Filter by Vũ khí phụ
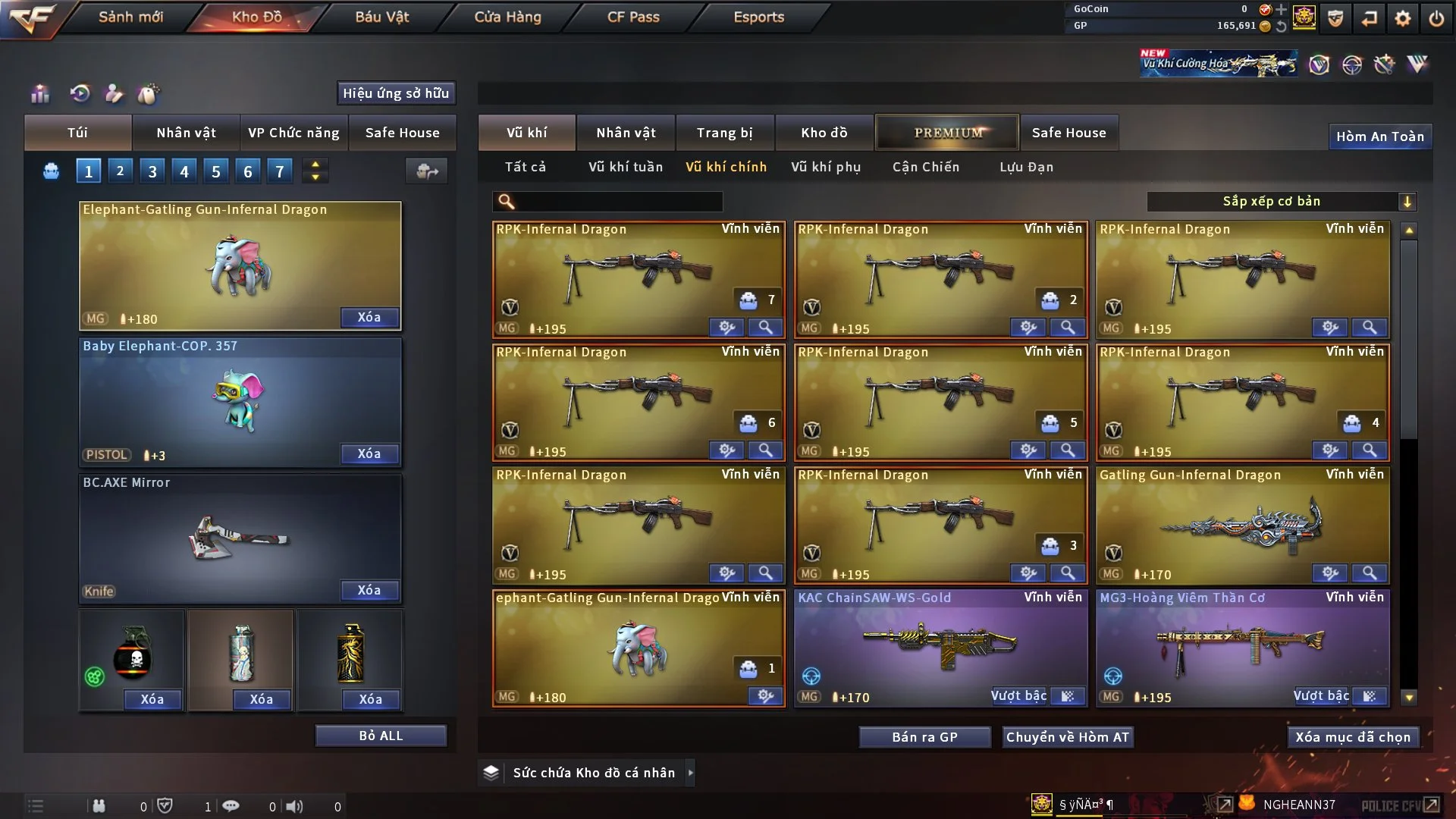The image size is (1456, 819). coord(825,167)
